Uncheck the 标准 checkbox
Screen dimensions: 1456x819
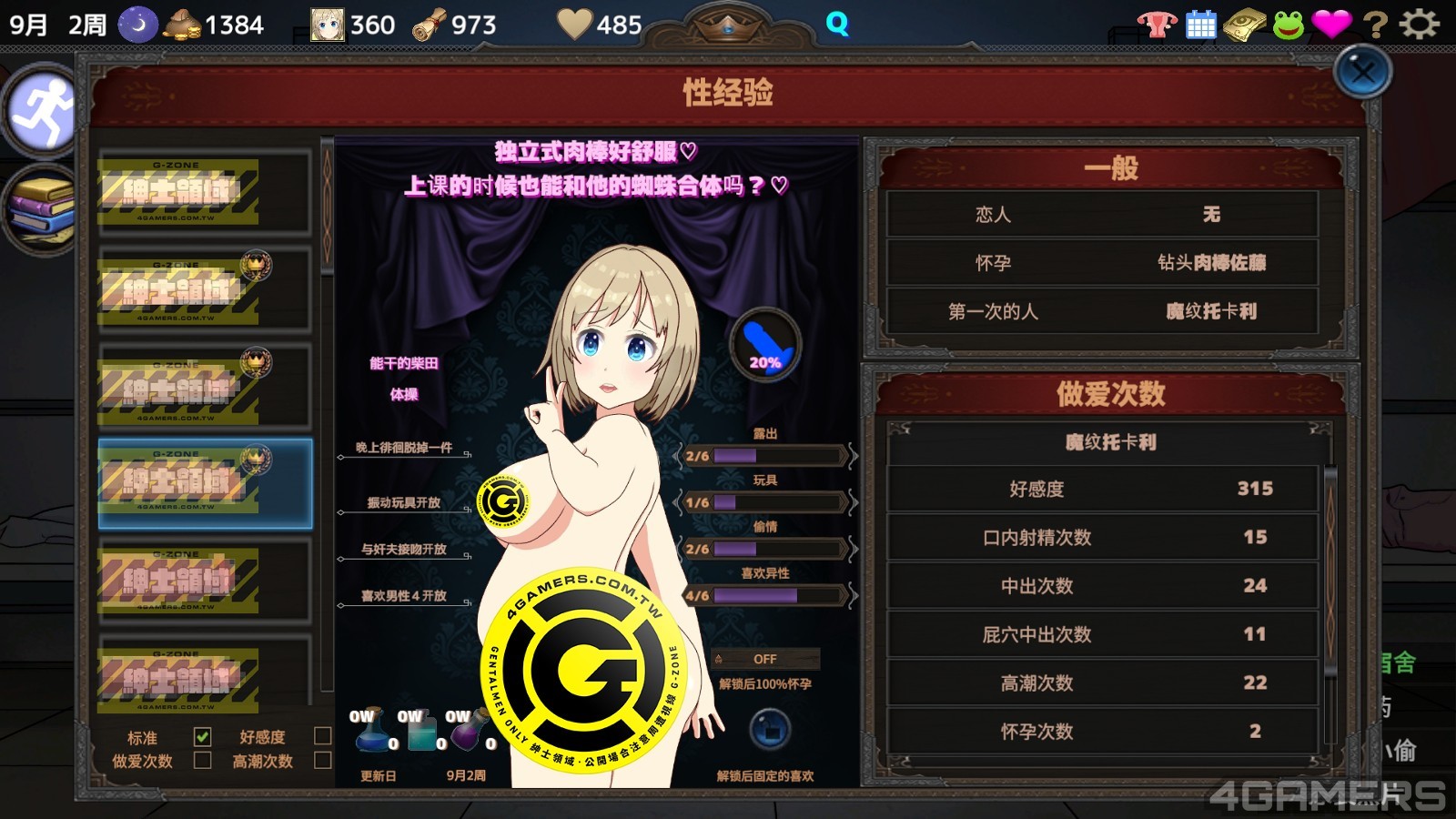202,736
